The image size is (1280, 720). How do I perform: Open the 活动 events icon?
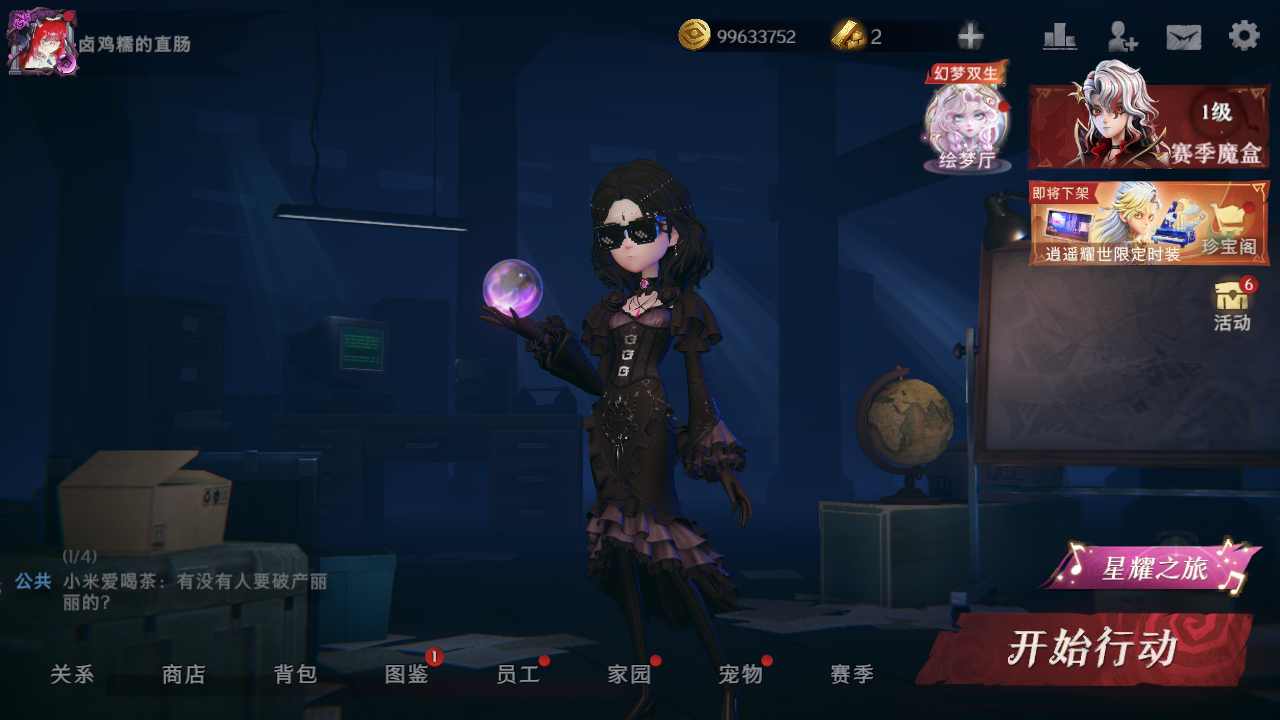click(x=1232, y=305)
